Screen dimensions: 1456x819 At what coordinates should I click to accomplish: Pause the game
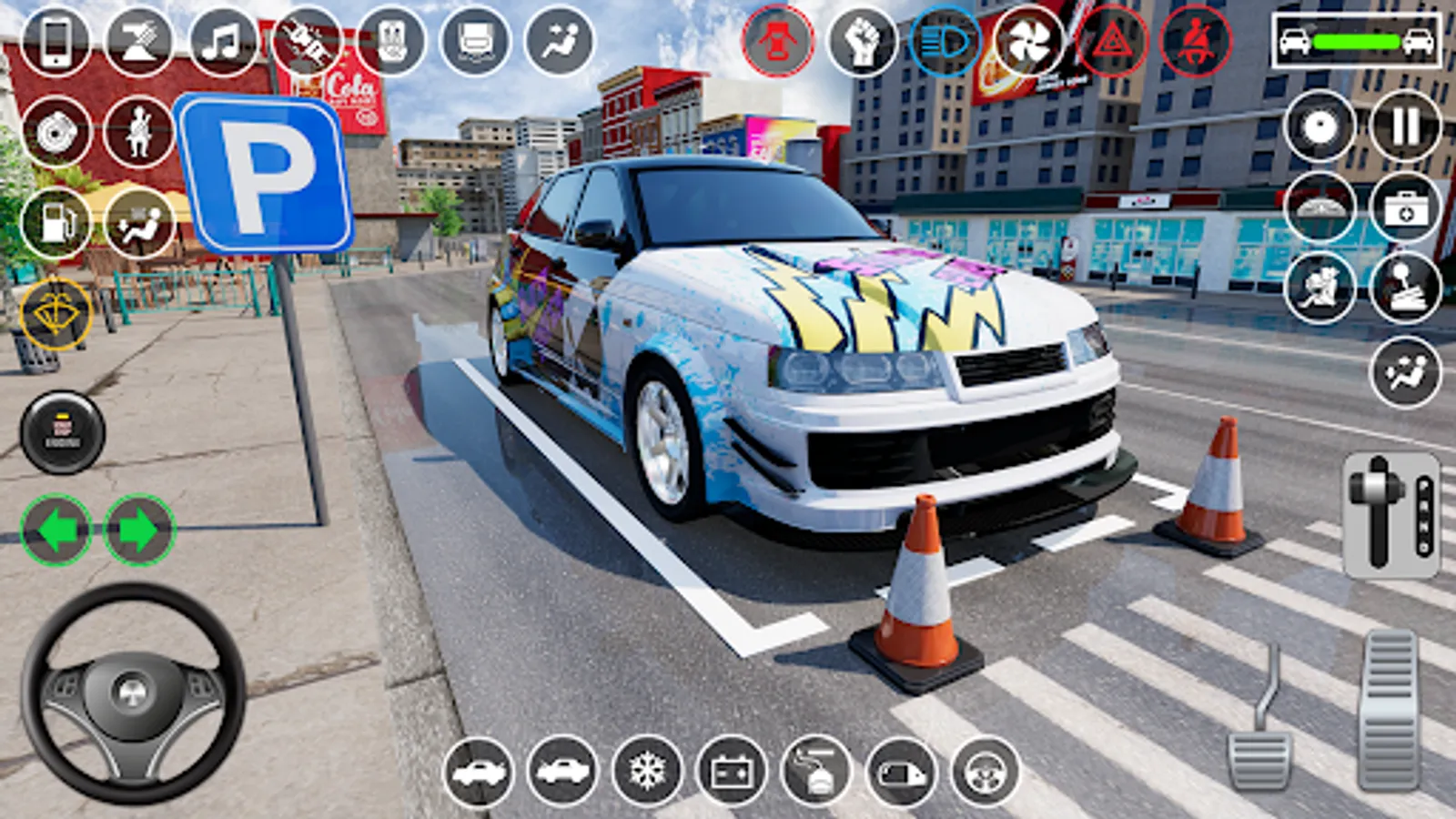tap(1406, 126)
